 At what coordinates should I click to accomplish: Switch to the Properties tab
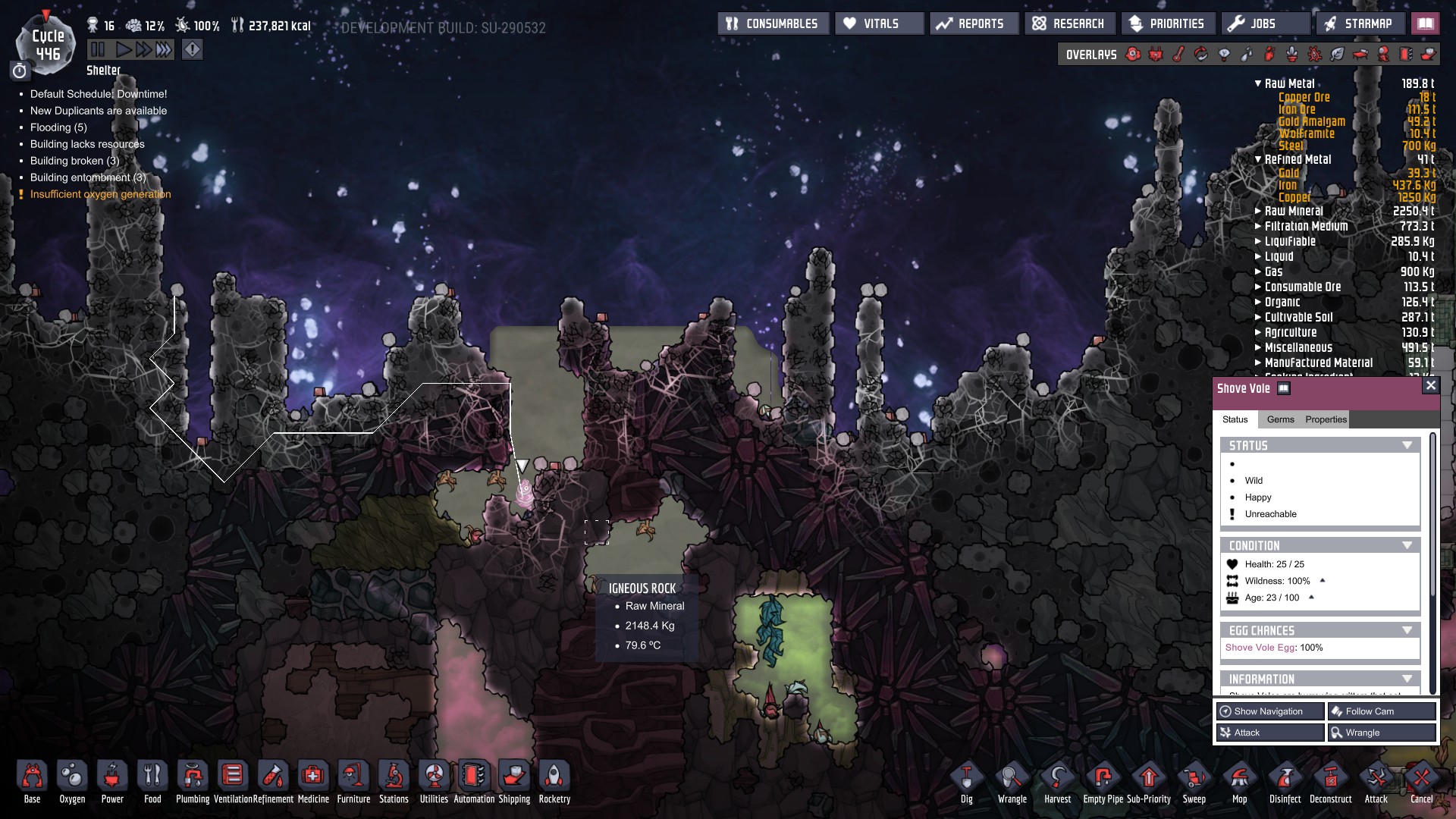pyautogui.click(x=1326, y=419)
